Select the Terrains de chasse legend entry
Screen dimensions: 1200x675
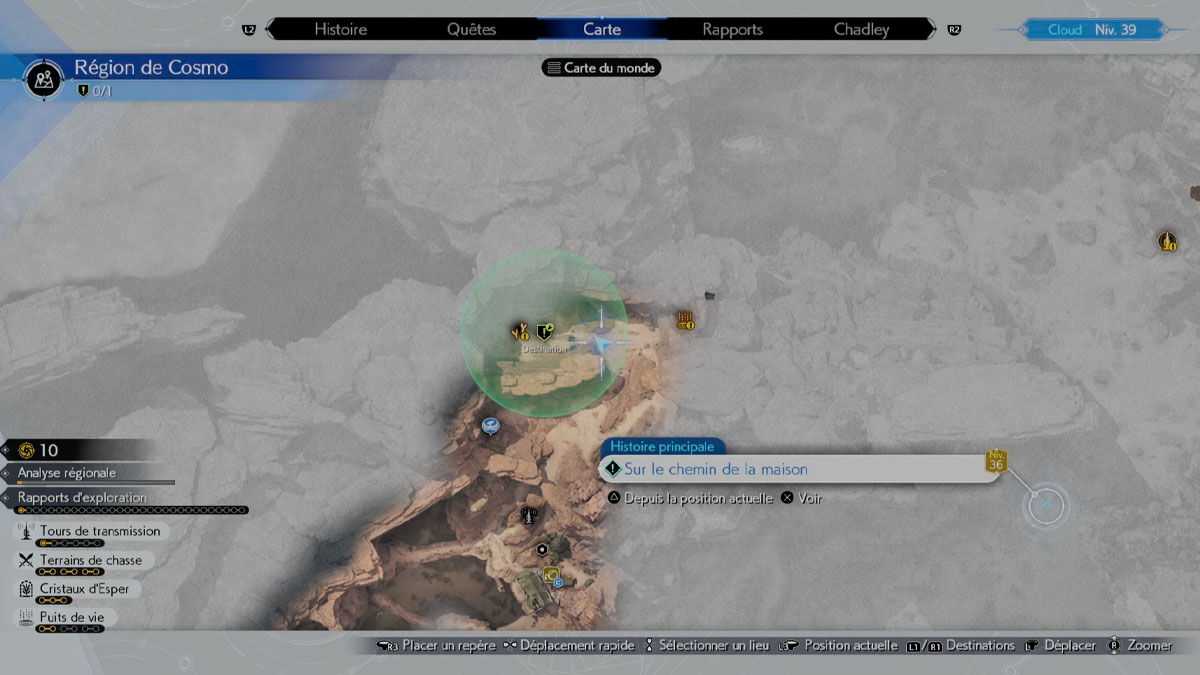point(90,560)
